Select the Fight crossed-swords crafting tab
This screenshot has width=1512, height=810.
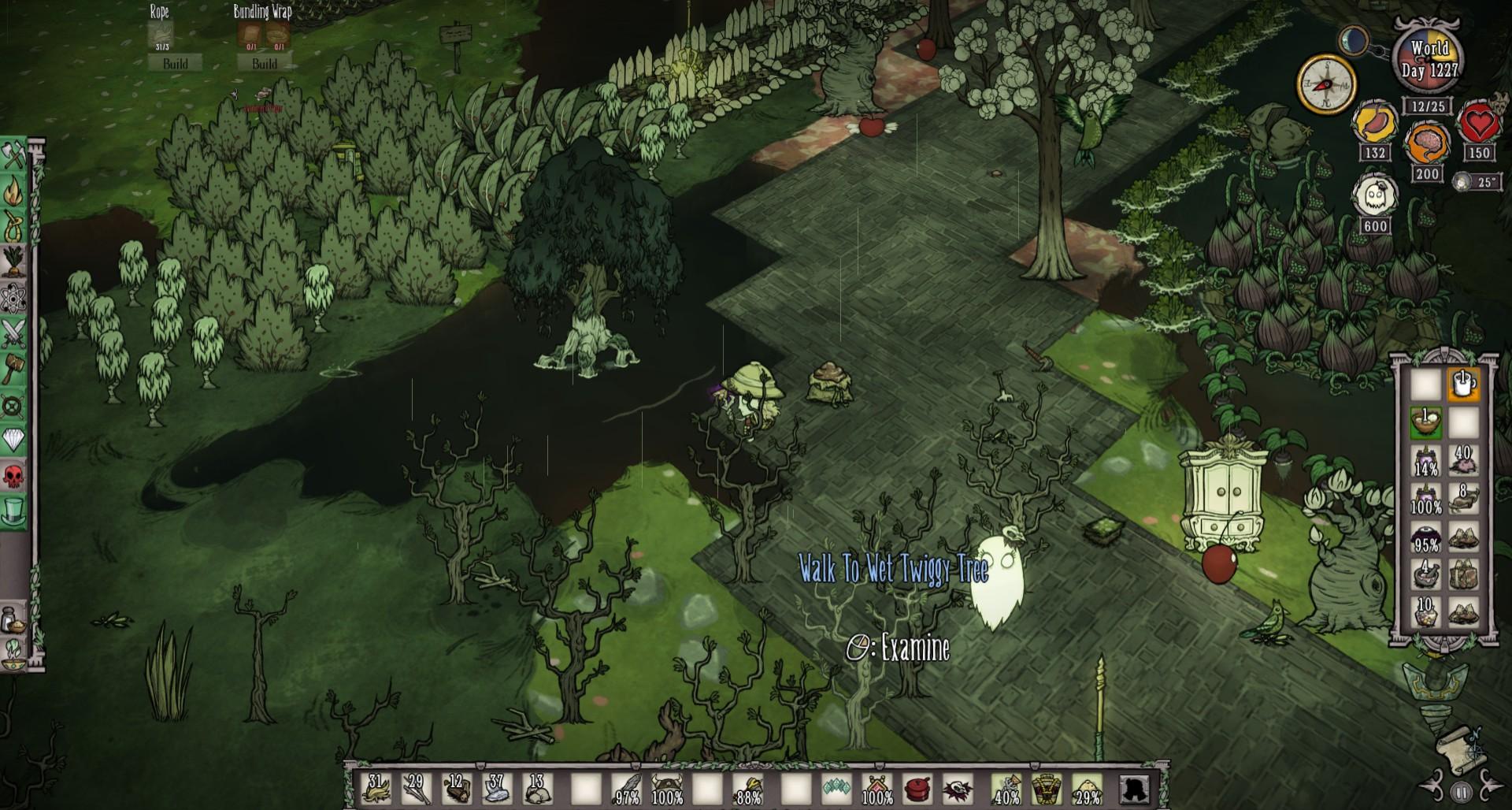tap(14, 333)
